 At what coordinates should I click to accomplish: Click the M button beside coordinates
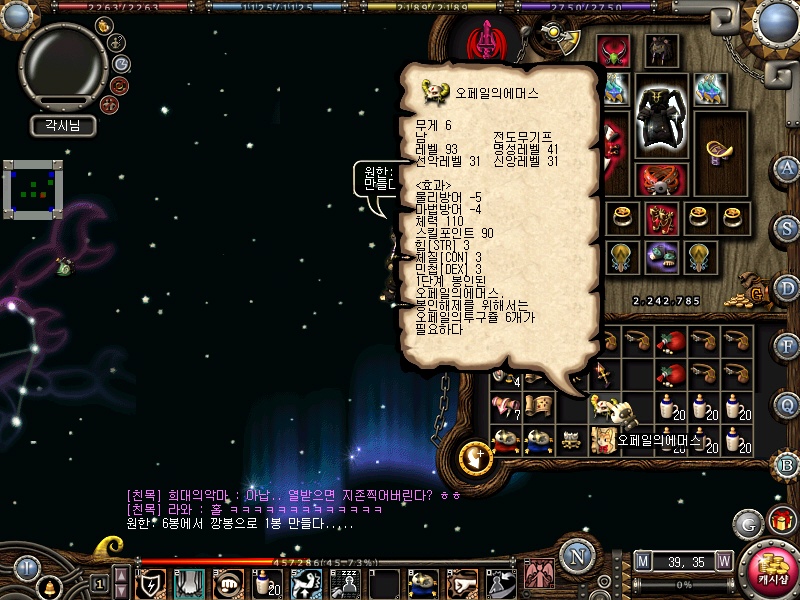pyautogui.click(x=643, y=561)
